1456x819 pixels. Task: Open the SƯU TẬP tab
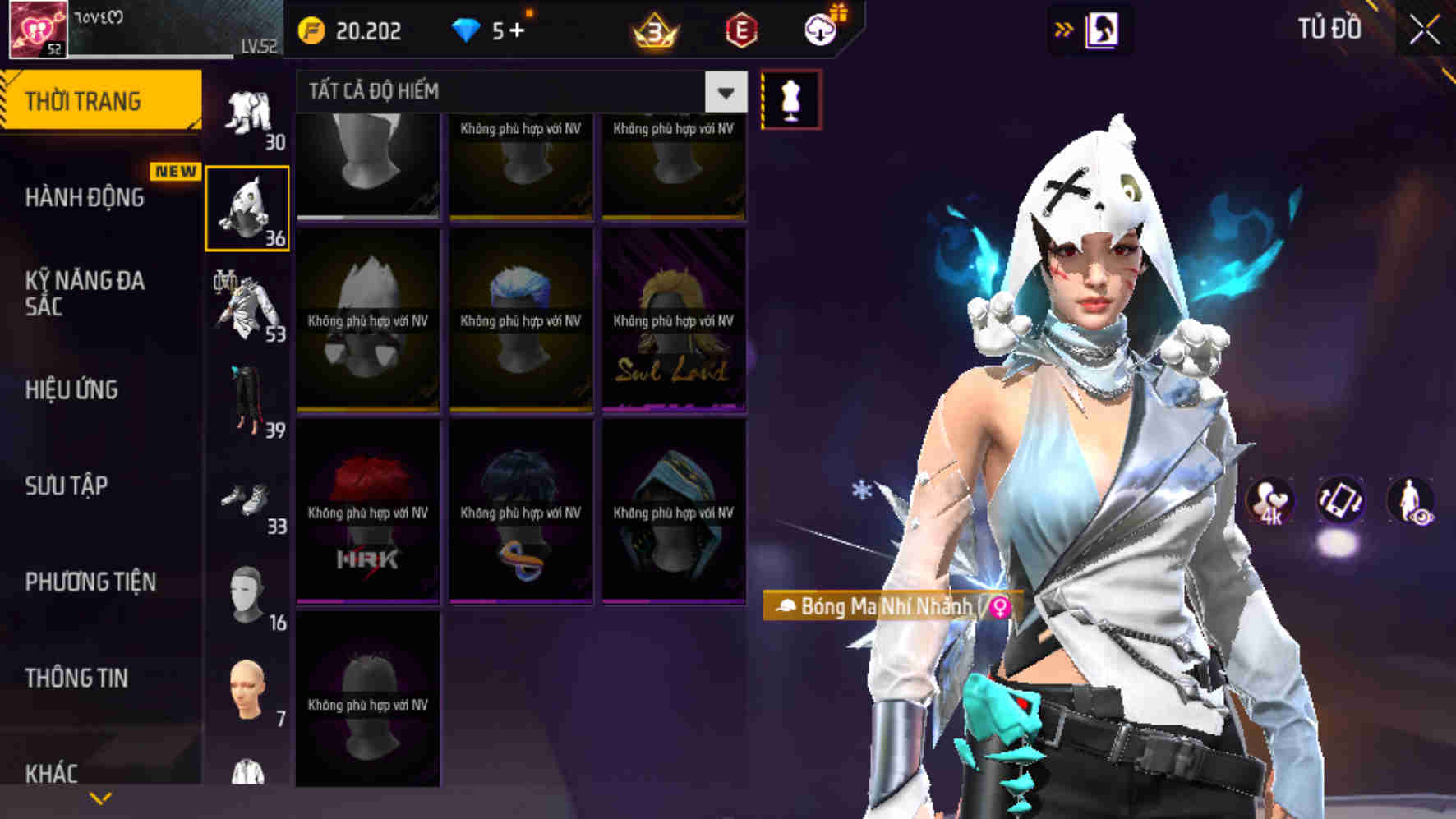[67, 486]
